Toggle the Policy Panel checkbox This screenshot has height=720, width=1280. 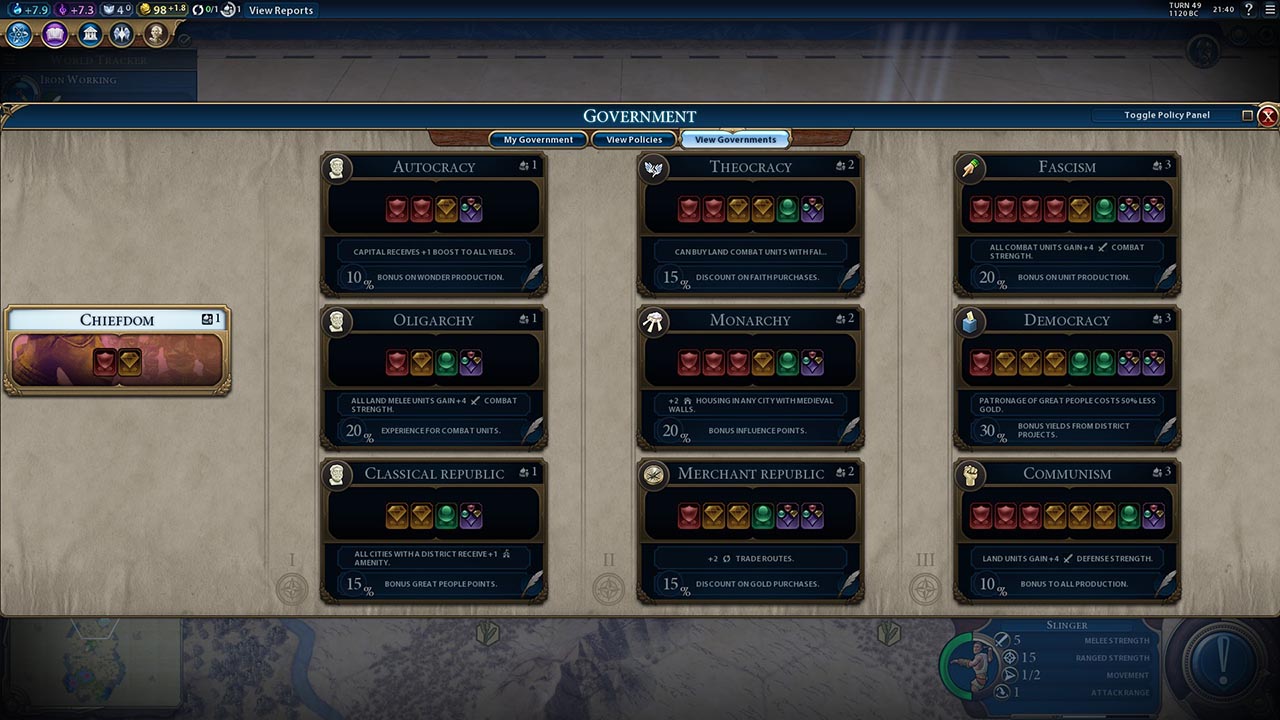(1247, 115)
